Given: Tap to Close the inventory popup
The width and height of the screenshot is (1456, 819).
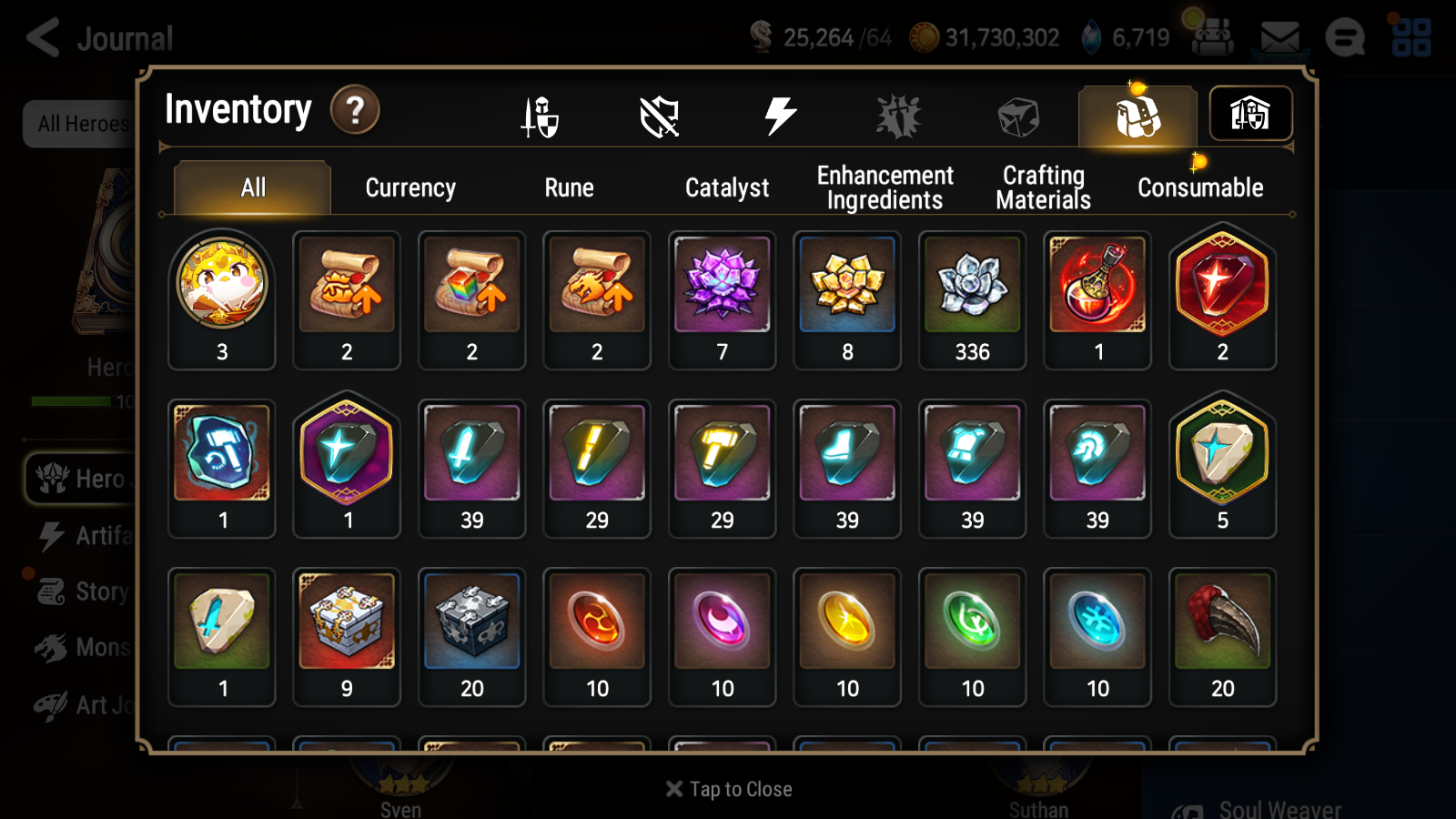Looking at the screenshot, I should 728,789.
